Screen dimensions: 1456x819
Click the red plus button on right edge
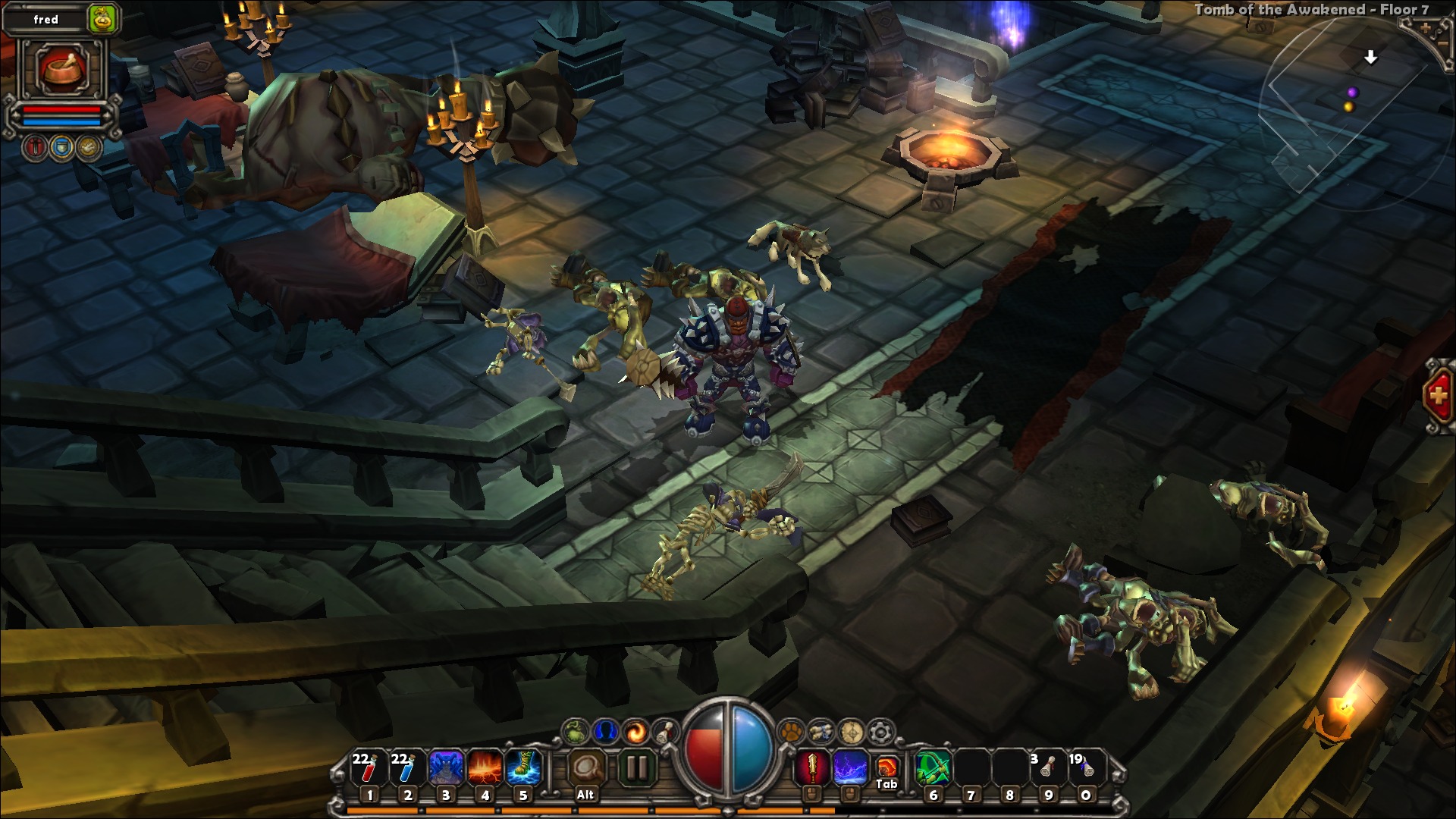tap(1439, 396)
